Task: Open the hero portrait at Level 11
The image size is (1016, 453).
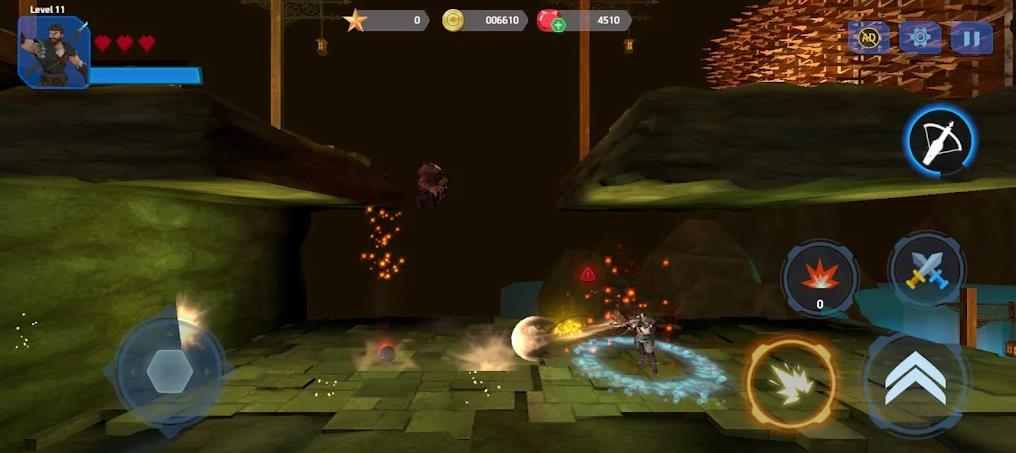Action: tap(54, 54)
